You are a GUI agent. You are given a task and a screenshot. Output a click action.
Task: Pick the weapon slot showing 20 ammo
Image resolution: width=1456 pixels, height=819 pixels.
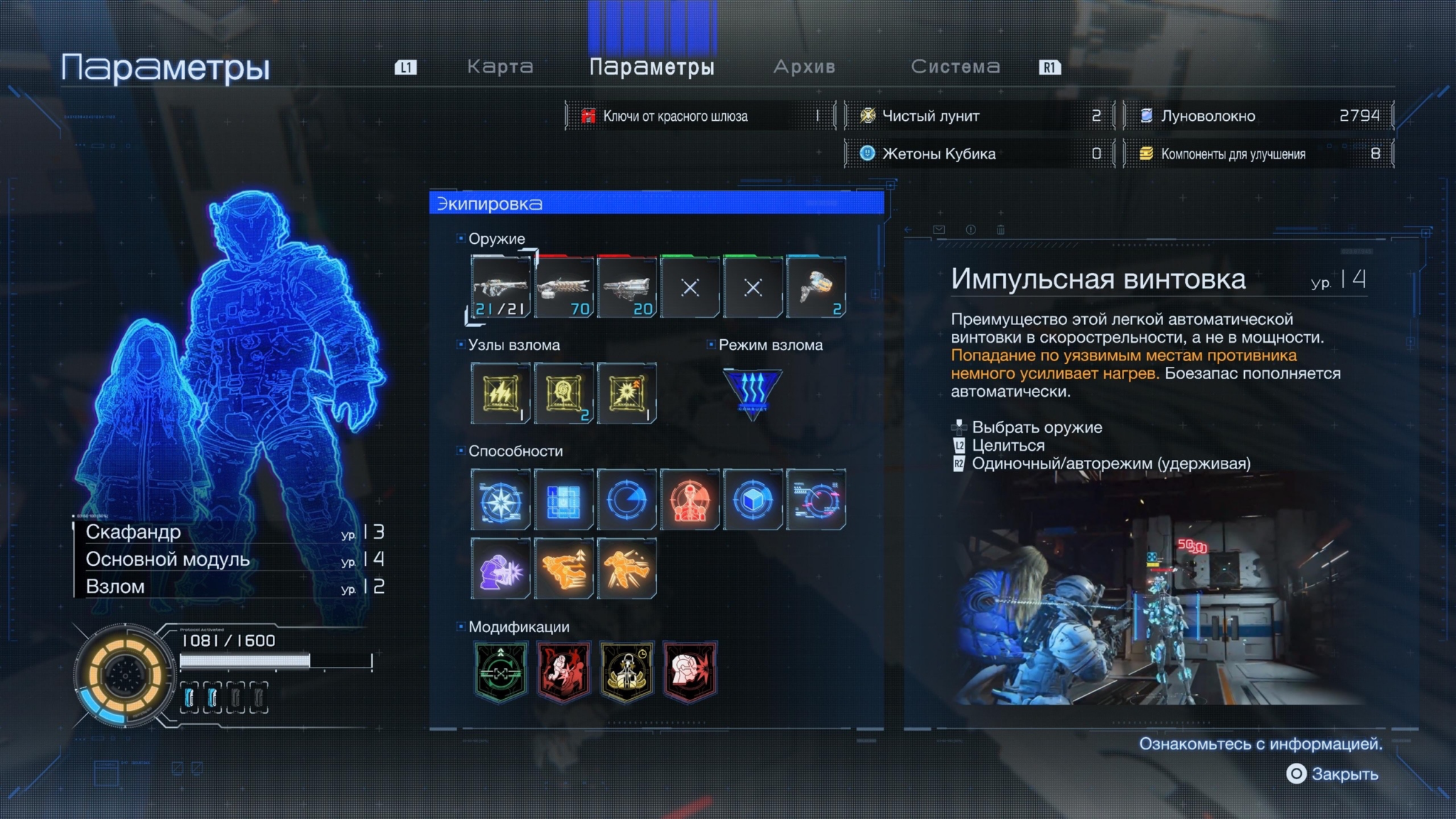[626, 287]
